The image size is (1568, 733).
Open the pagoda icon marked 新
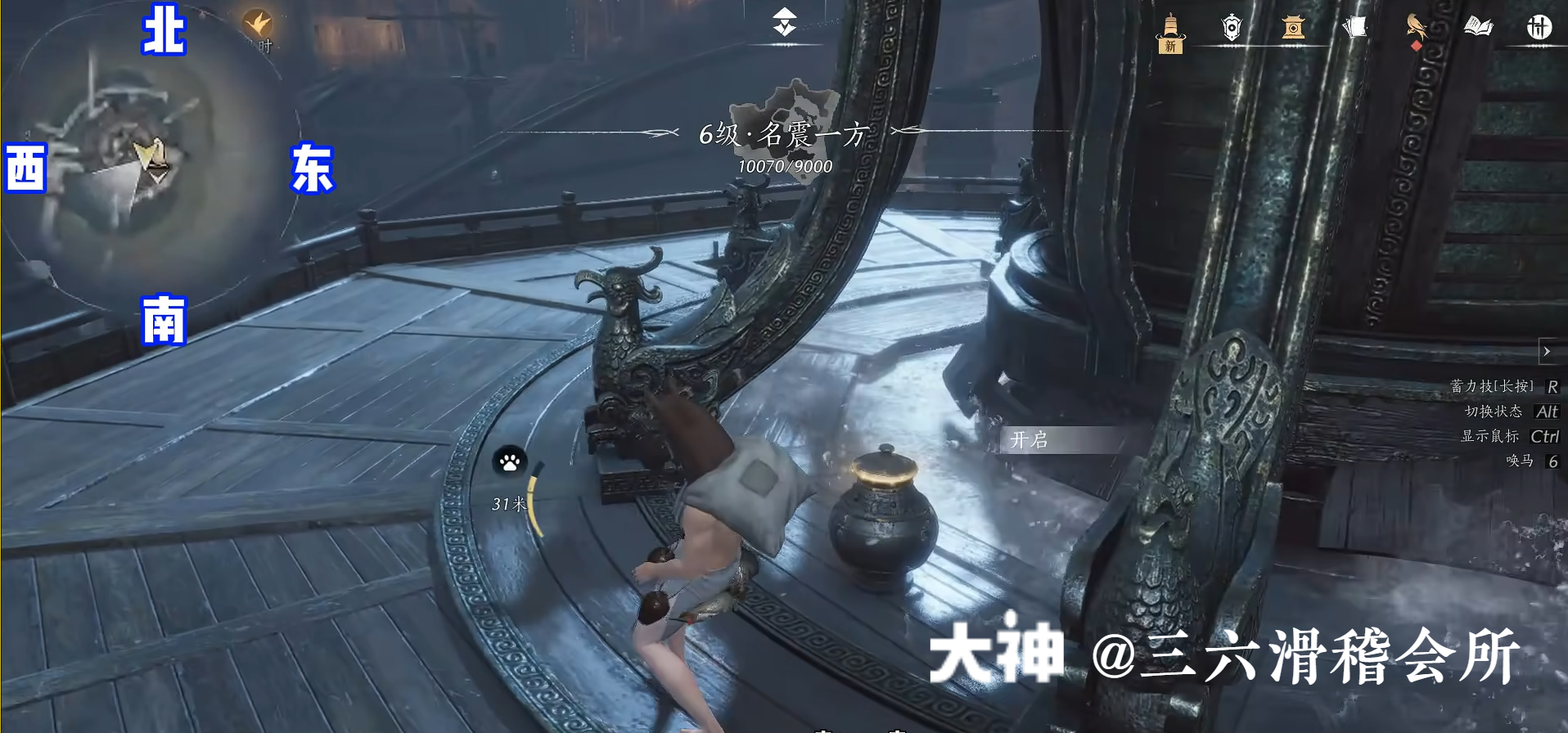pos(1170,33)
